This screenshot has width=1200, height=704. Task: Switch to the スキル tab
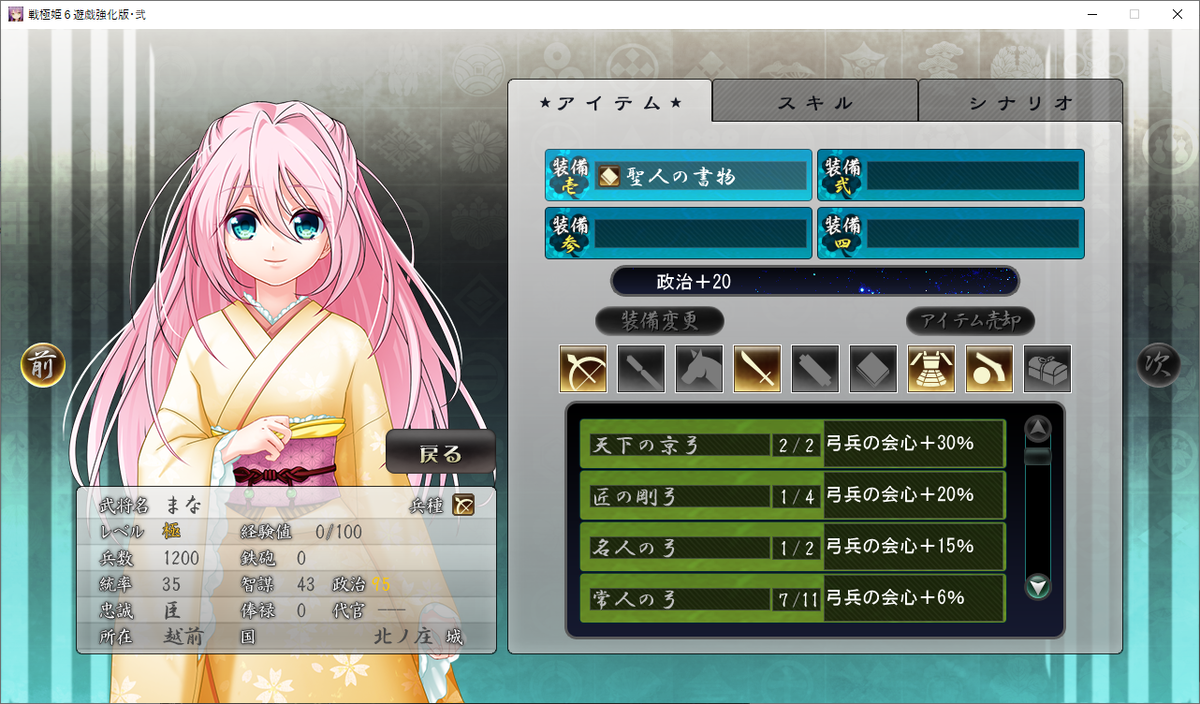pos(815,102)
